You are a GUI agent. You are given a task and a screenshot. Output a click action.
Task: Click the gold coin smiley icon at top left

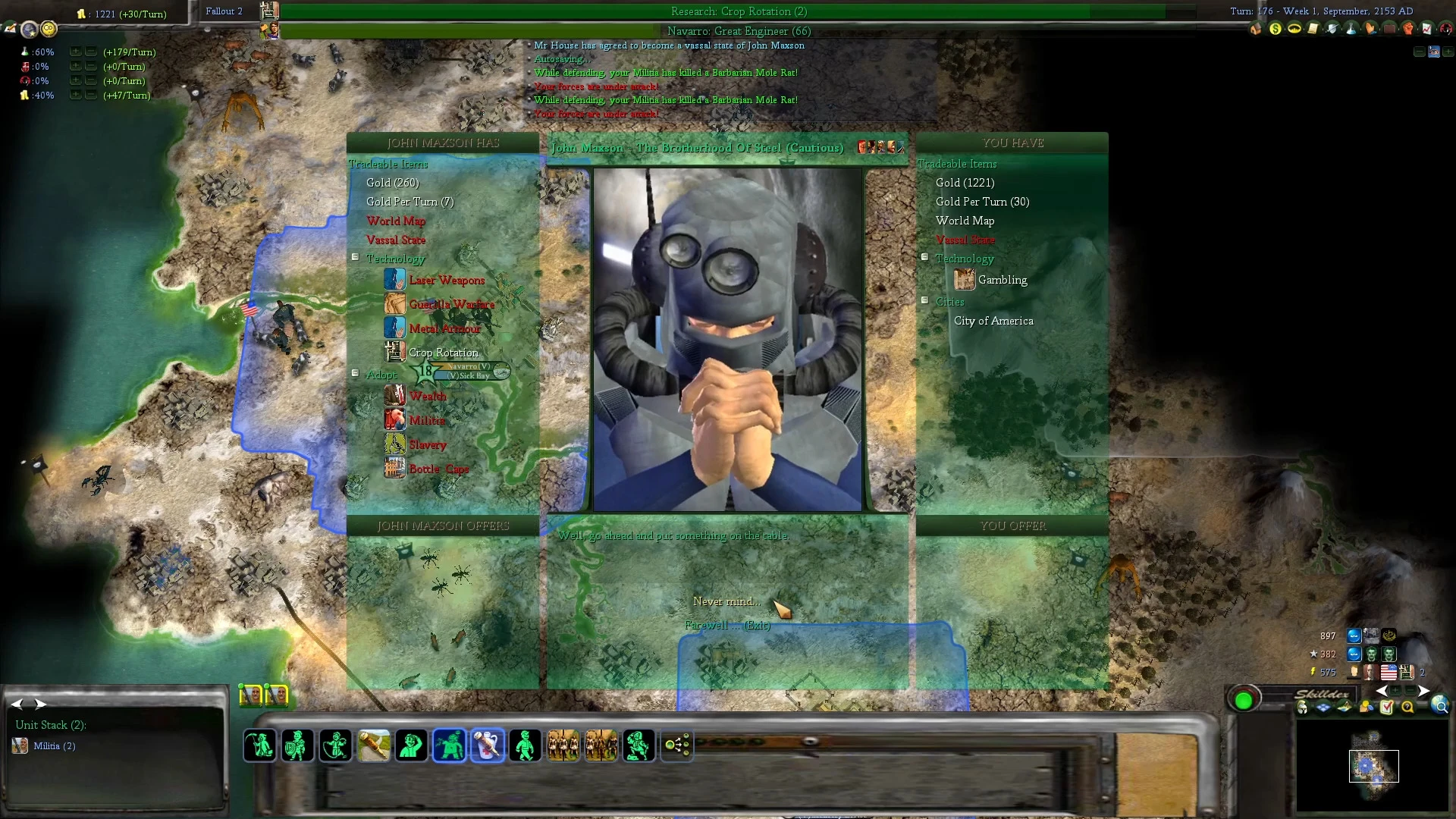[x=48, y=30]
